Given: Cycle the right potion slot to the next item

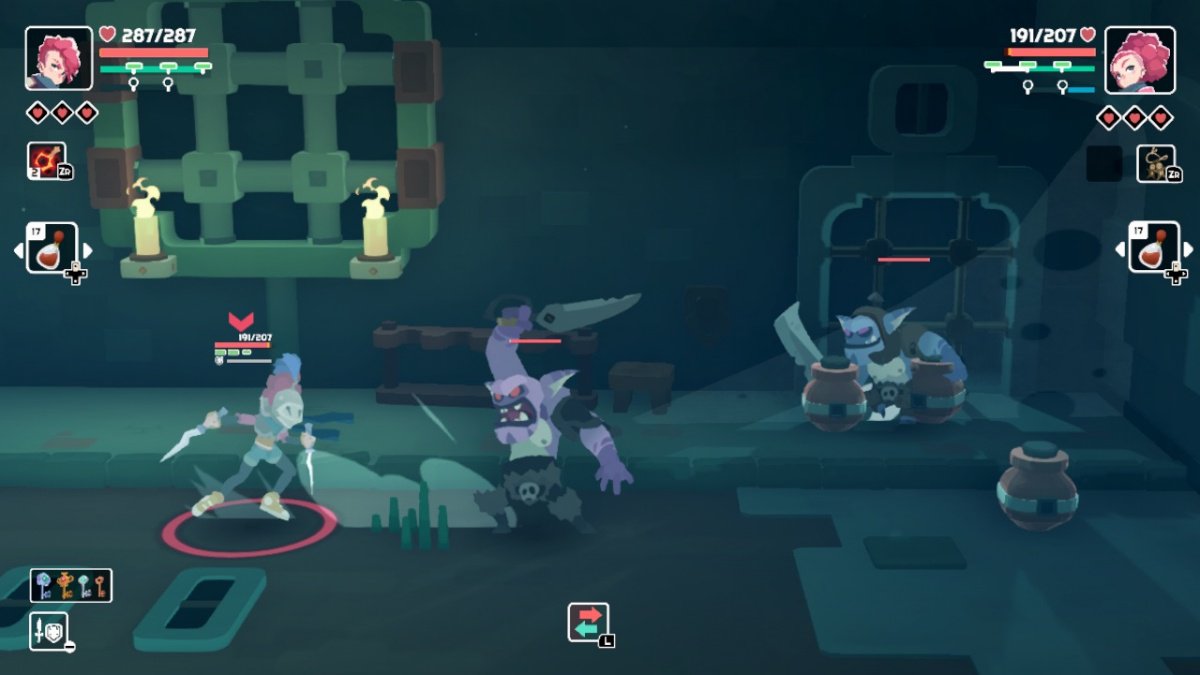Looking at the screenshot, I should (x=1188, y=250).
